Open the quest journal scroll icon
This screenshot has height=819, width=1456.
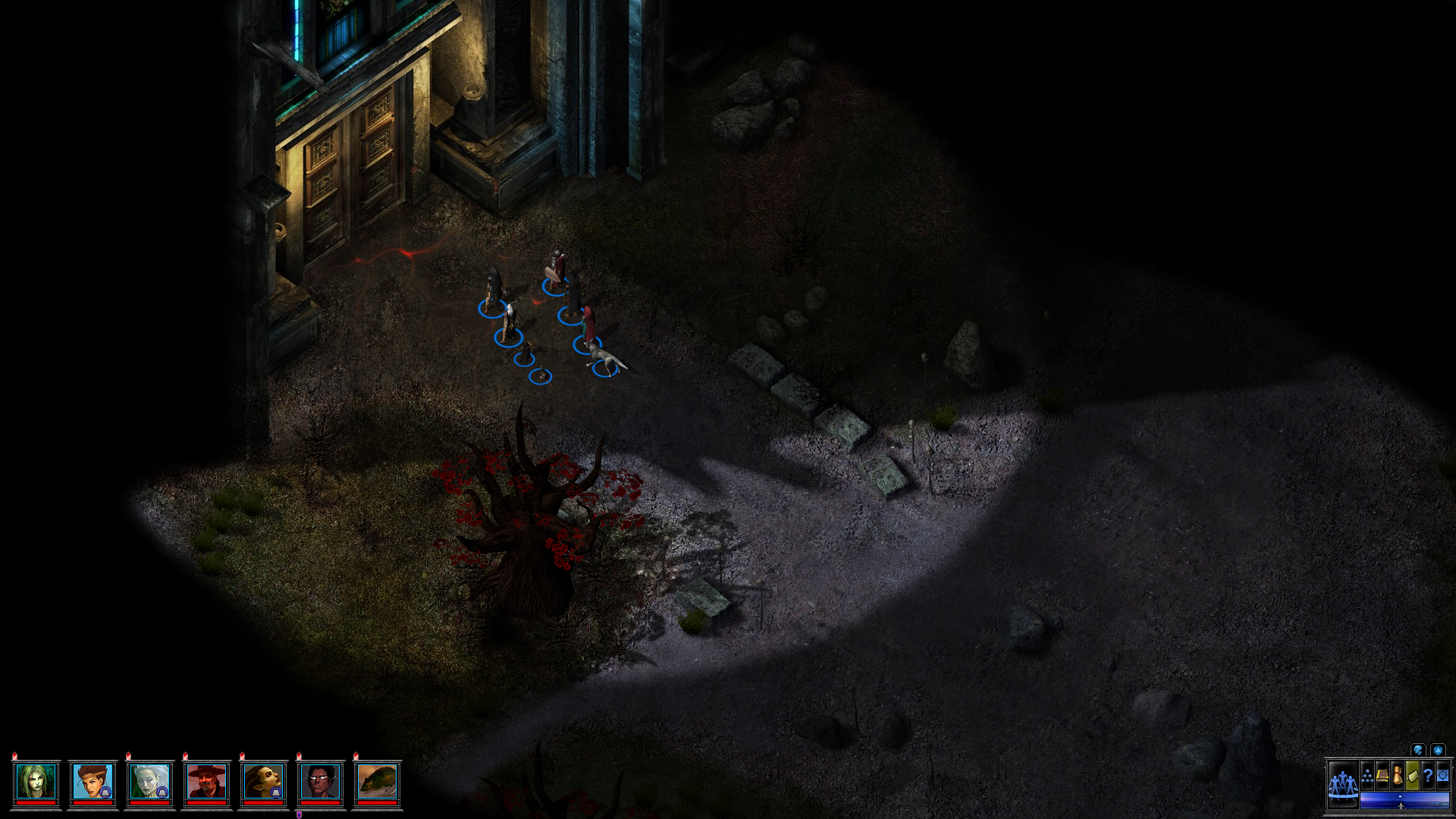point(1398,775)
